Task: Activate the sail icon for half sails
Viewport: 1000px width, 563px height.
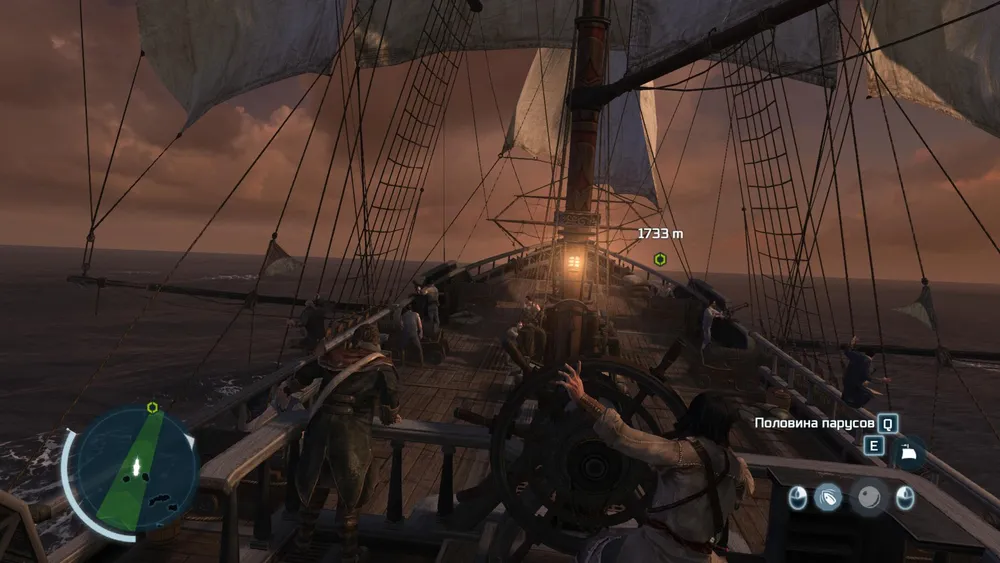Action: pos(908,452)
